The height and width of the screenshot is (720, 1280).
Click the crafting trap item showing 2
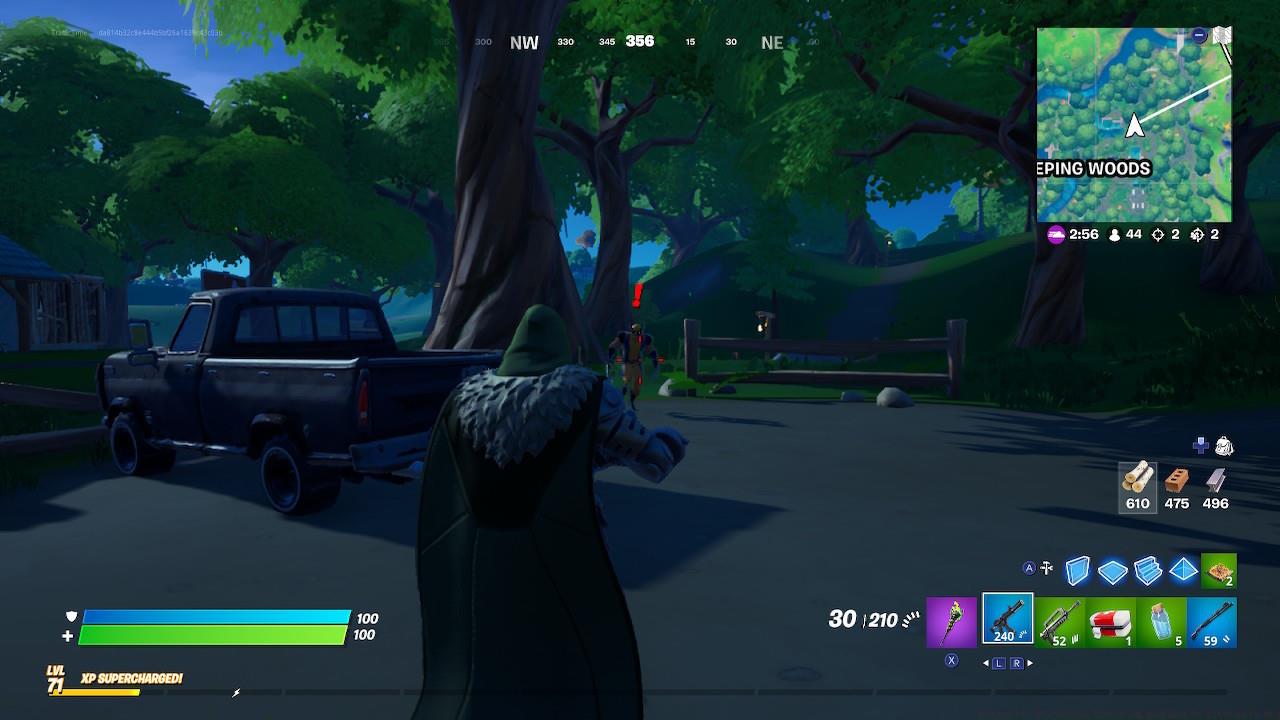click(1219, 570)
